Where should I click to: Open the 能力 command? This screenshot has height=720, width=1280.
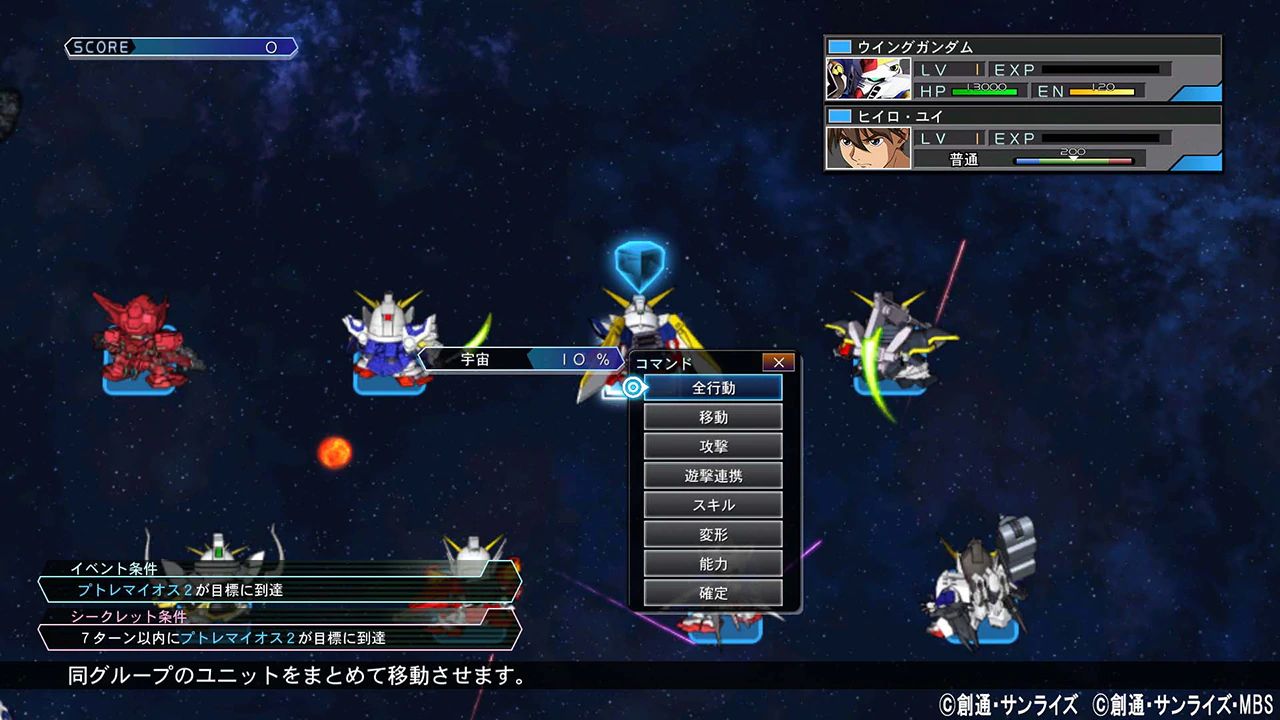point(713,564)
